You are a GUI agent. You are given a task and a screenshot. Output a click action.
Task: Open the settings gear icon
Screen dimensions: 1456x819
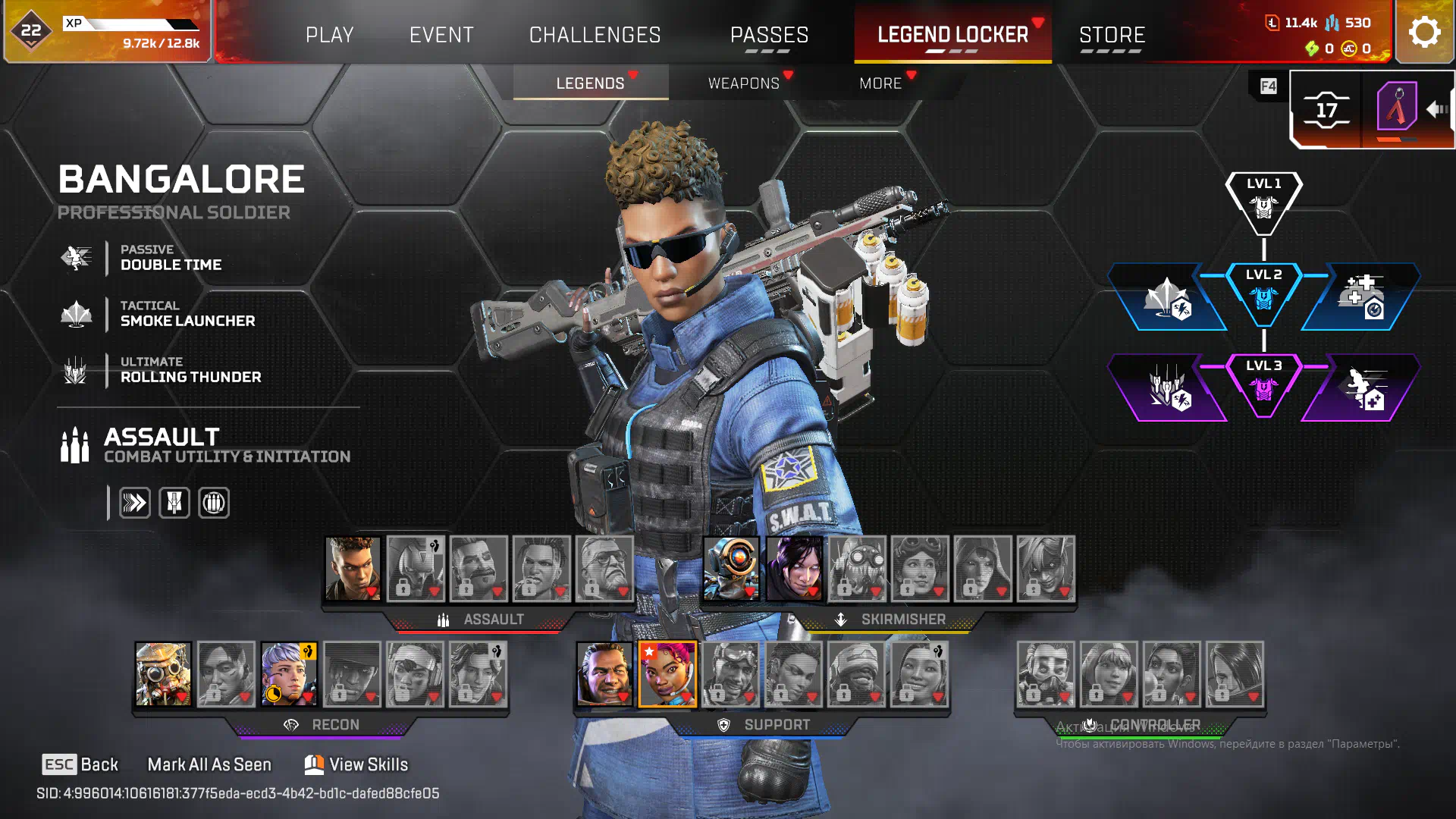[x=1424, y=33]
